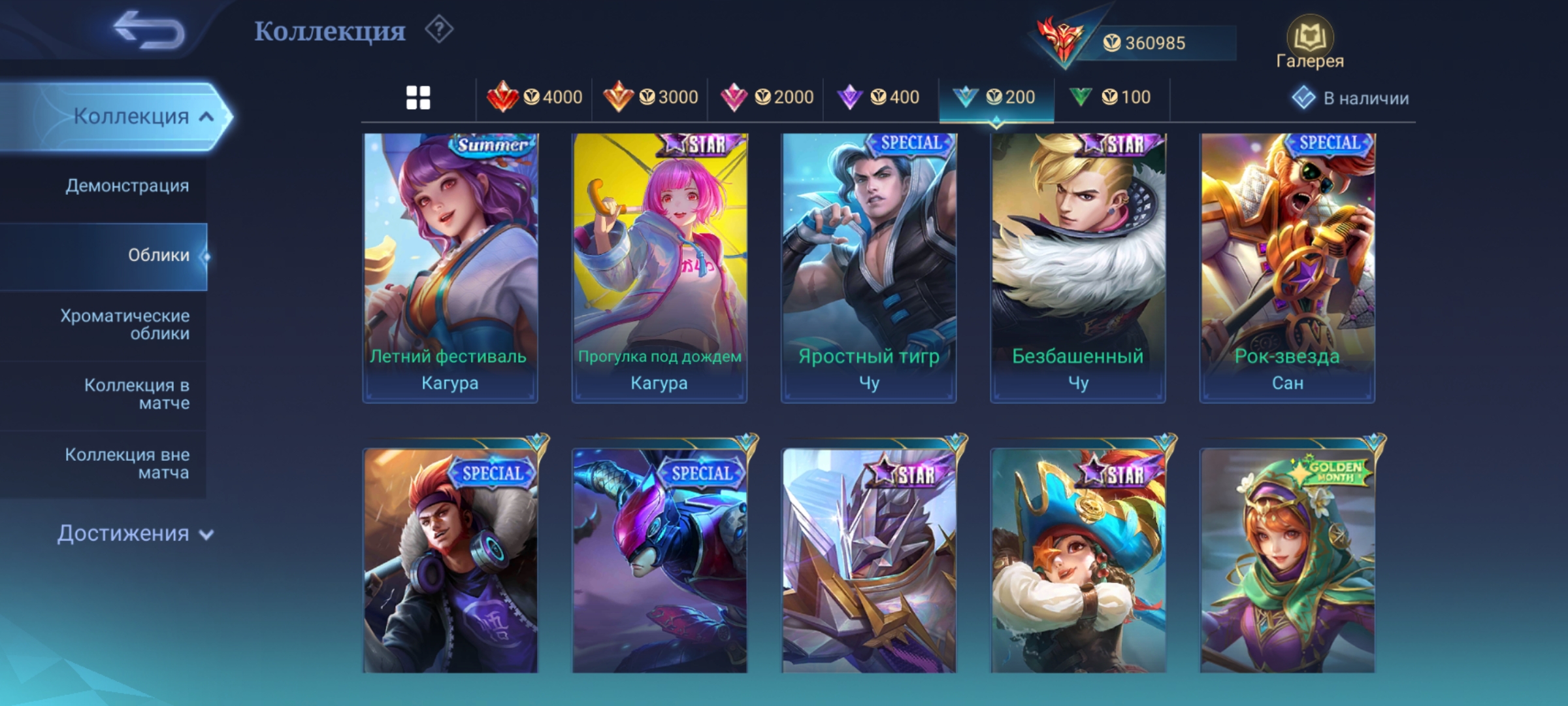Select Кагура Летний фестиваль skin card
Image resolution: width=1568 pixels, height=706 pixels.
450,268
